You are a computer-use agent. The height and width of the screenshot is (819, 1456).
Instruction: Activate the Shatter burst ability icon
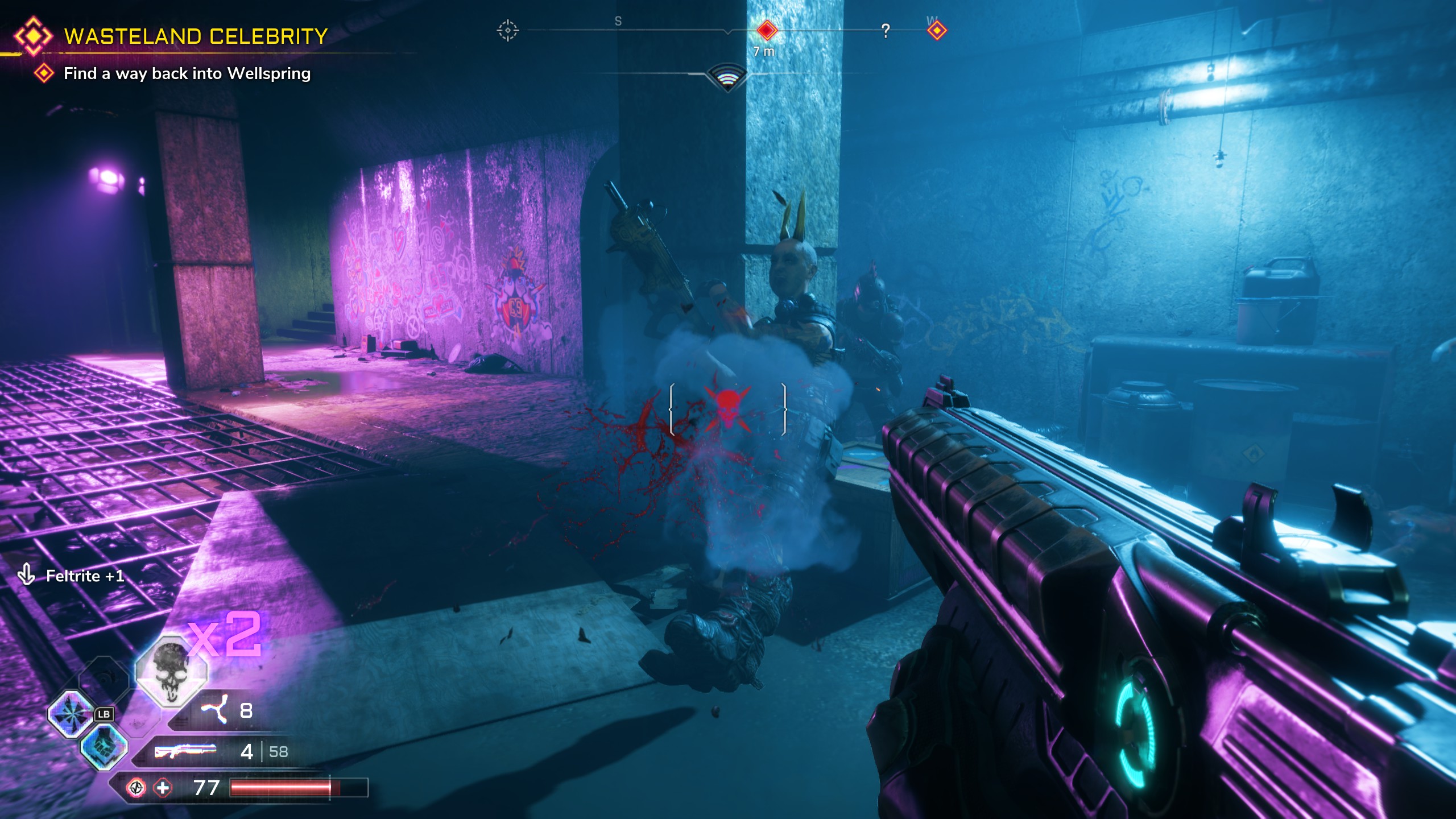click(71, 714)
